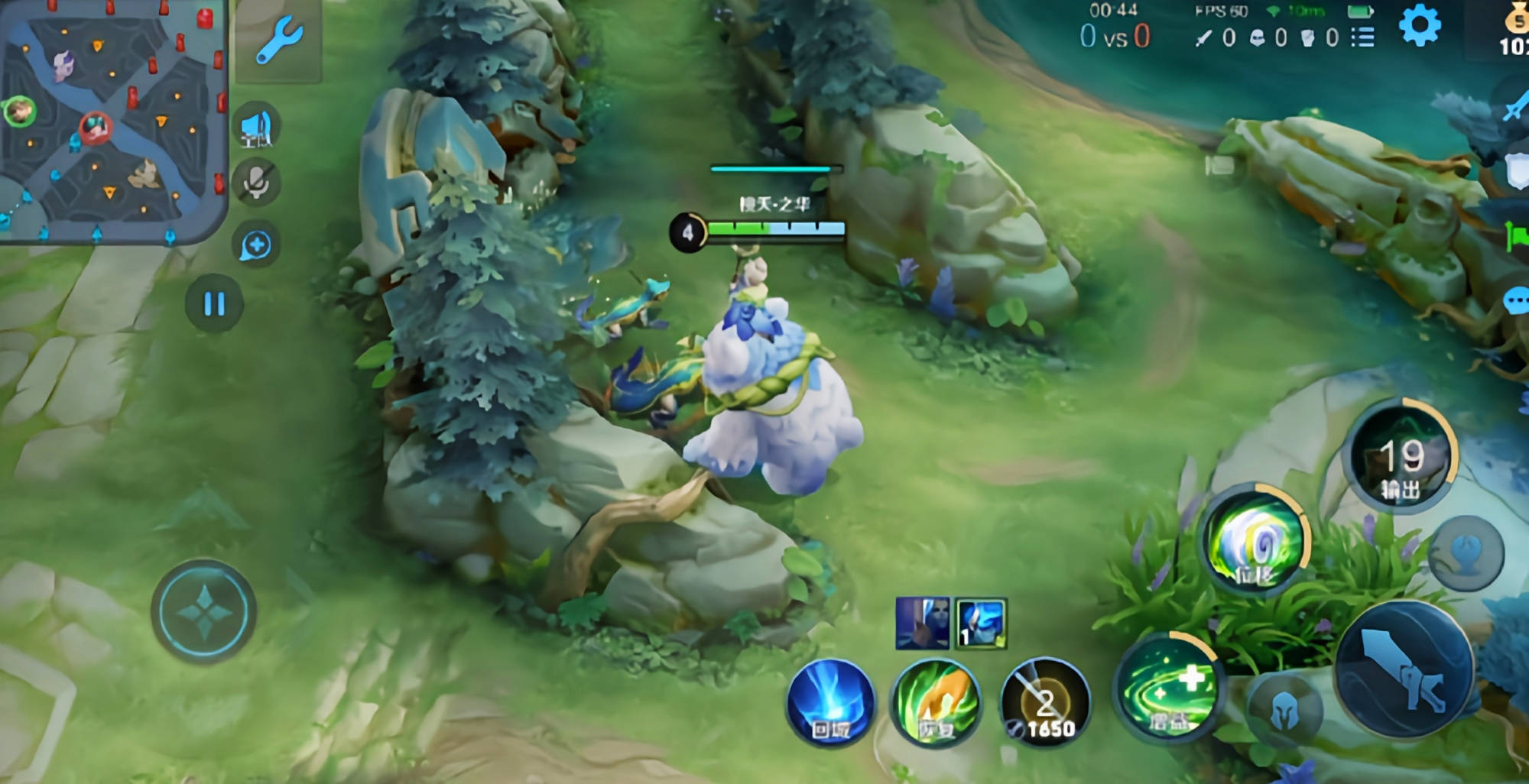This screenshot has height=784, width=1529.
Task: Show the scoreboard list icon
Action: coord(1362,37)
